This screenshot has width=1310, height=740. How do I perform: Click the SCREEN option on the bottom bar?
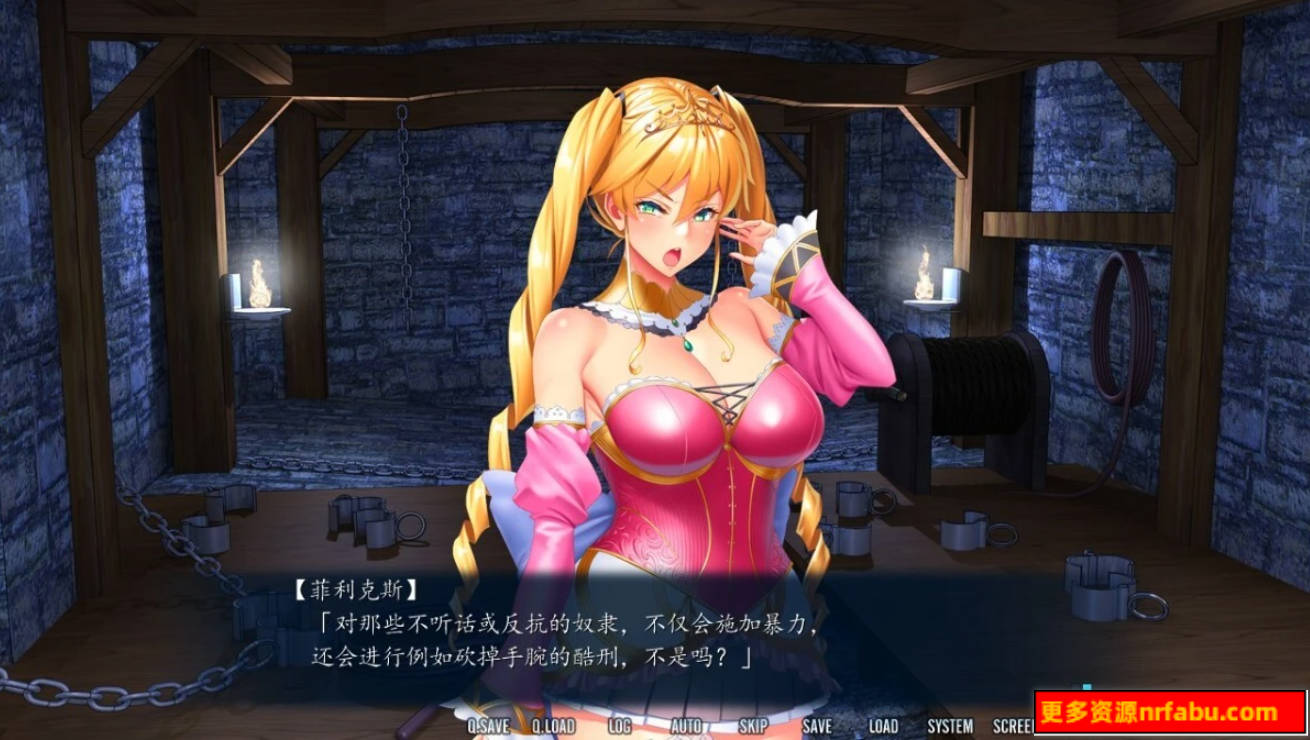pyautogui.click(x=1013, y=726)
